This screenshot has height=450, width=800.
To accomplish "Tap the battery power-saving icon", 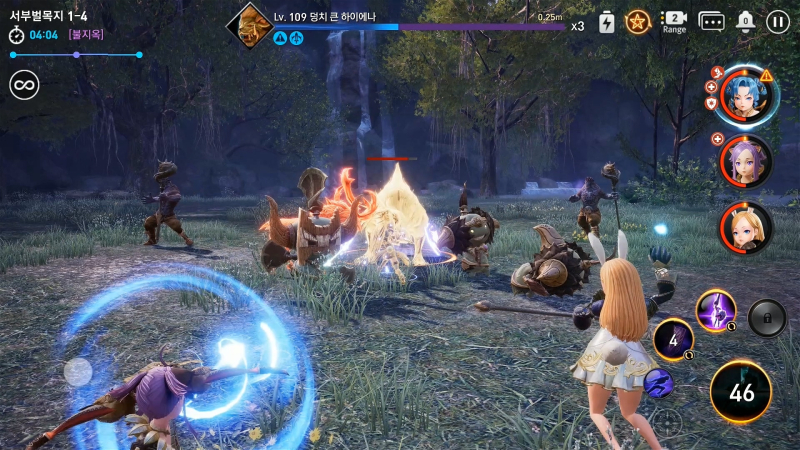I will coord(607,21).
